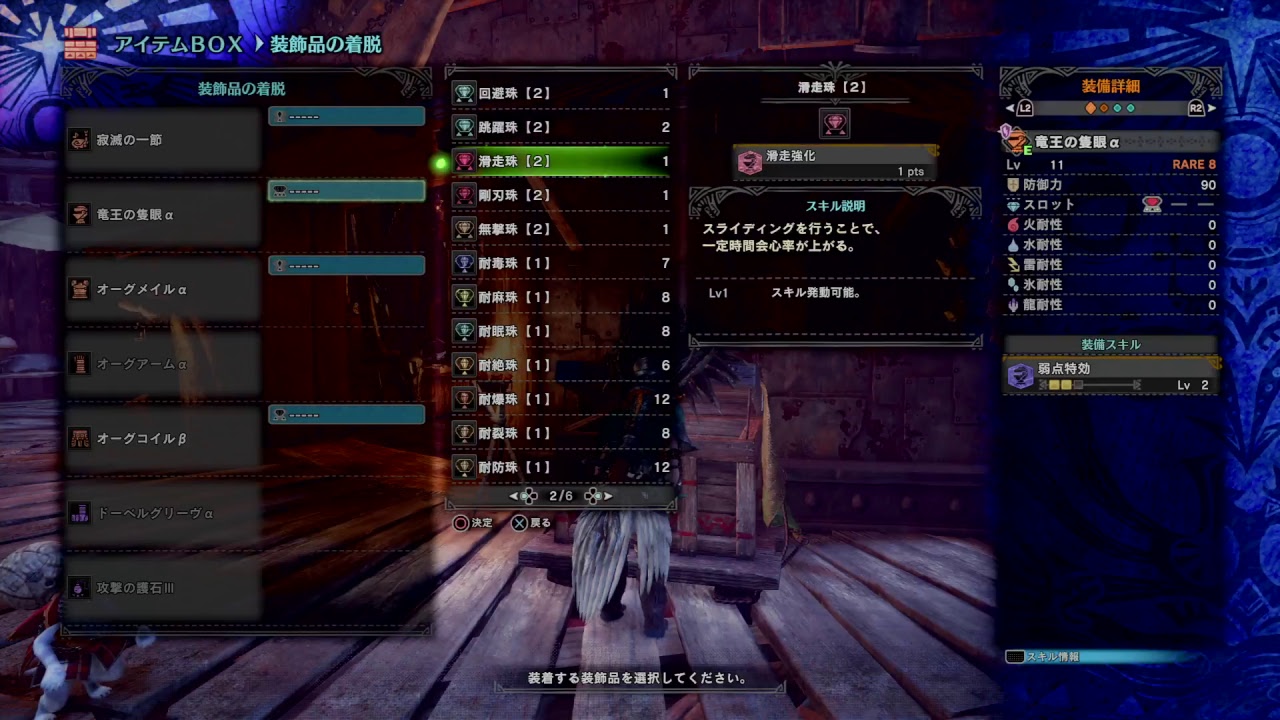
Task: Advance to next decoration page with right arrow
Action: [x=605, y=496]
